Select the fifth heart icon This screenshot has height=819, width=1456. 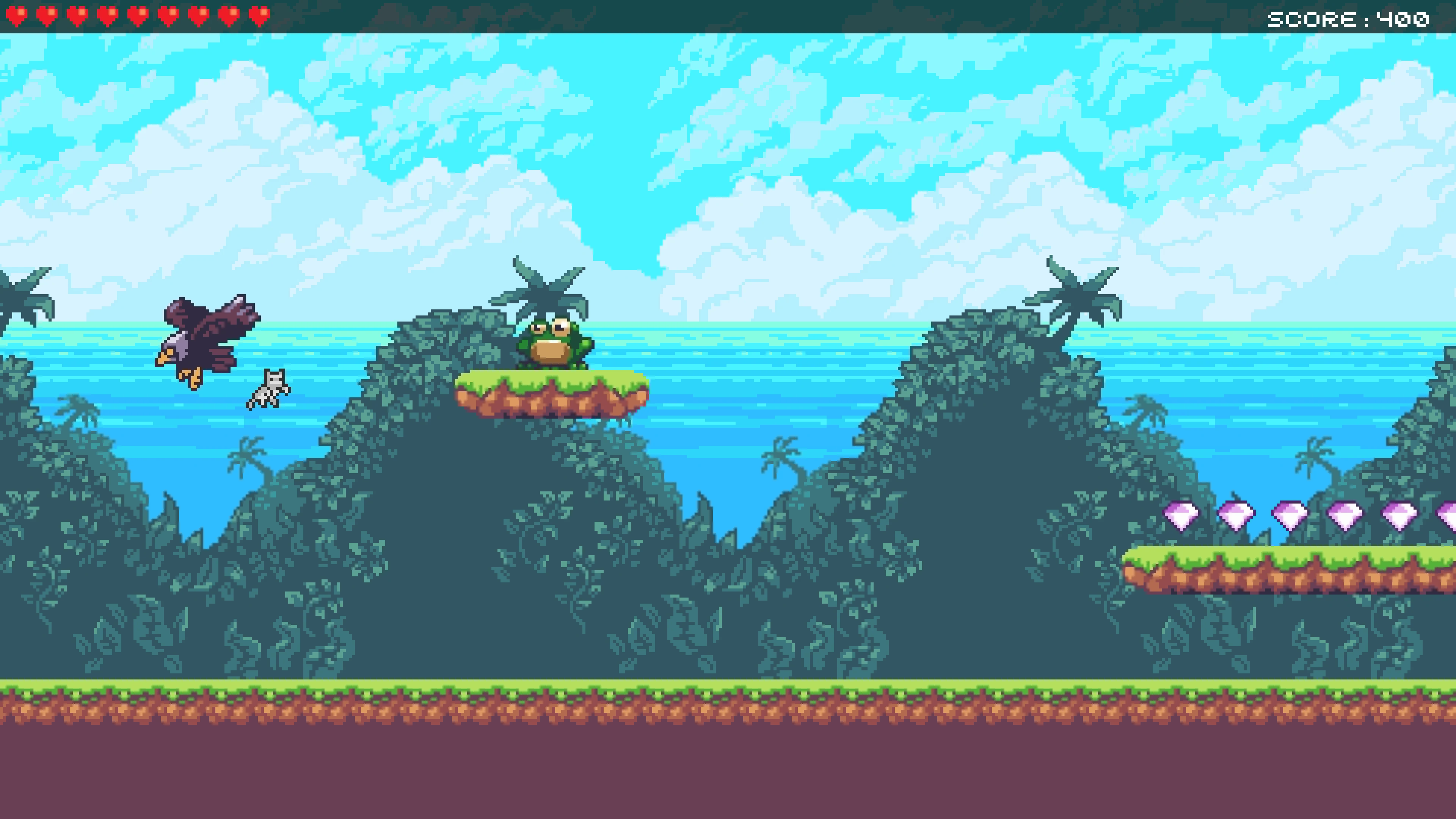click(x=138, y=16)
